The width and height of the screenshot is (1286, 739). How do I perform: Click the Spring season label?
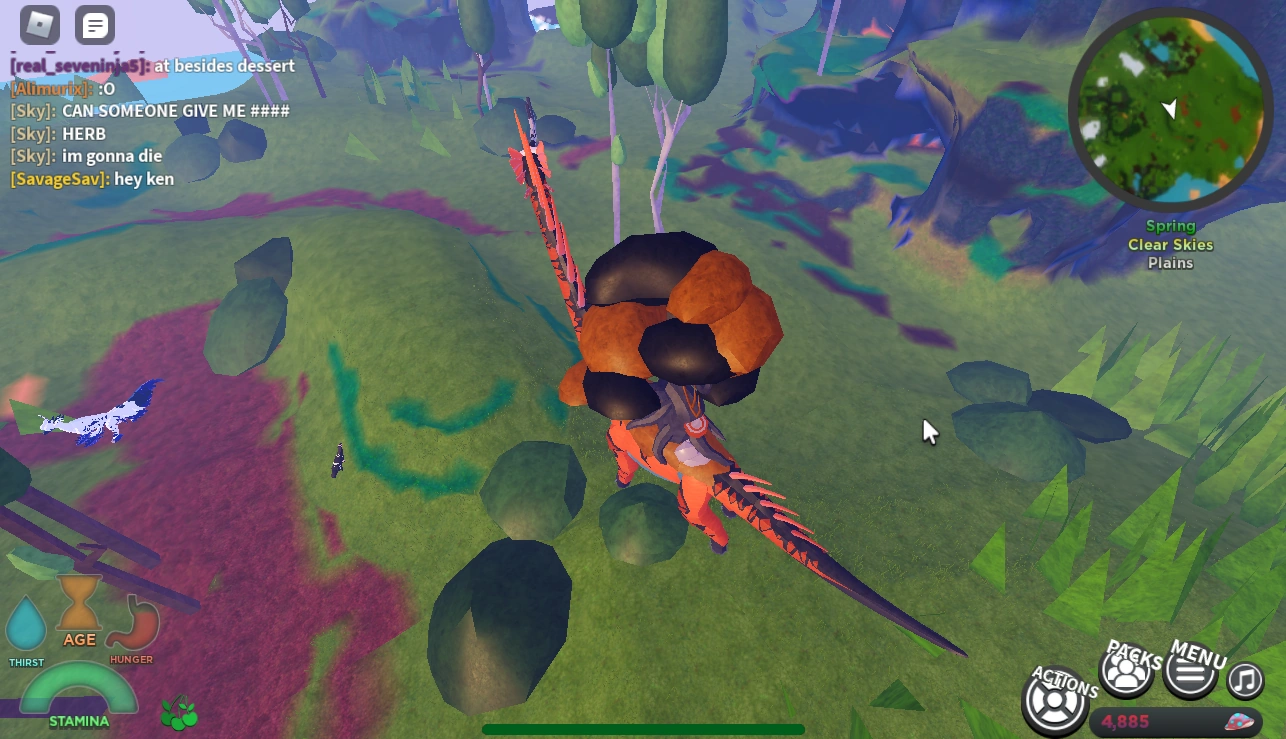pos(1170,226)
